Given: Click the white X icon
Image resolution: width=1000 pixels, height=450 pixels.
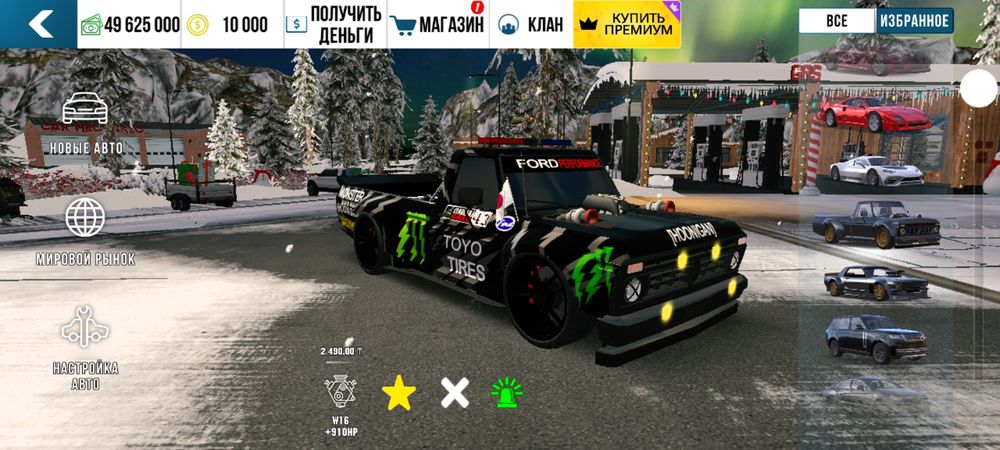Looking at the screenshot, I should pyautogui.click(x=455, y=393).
